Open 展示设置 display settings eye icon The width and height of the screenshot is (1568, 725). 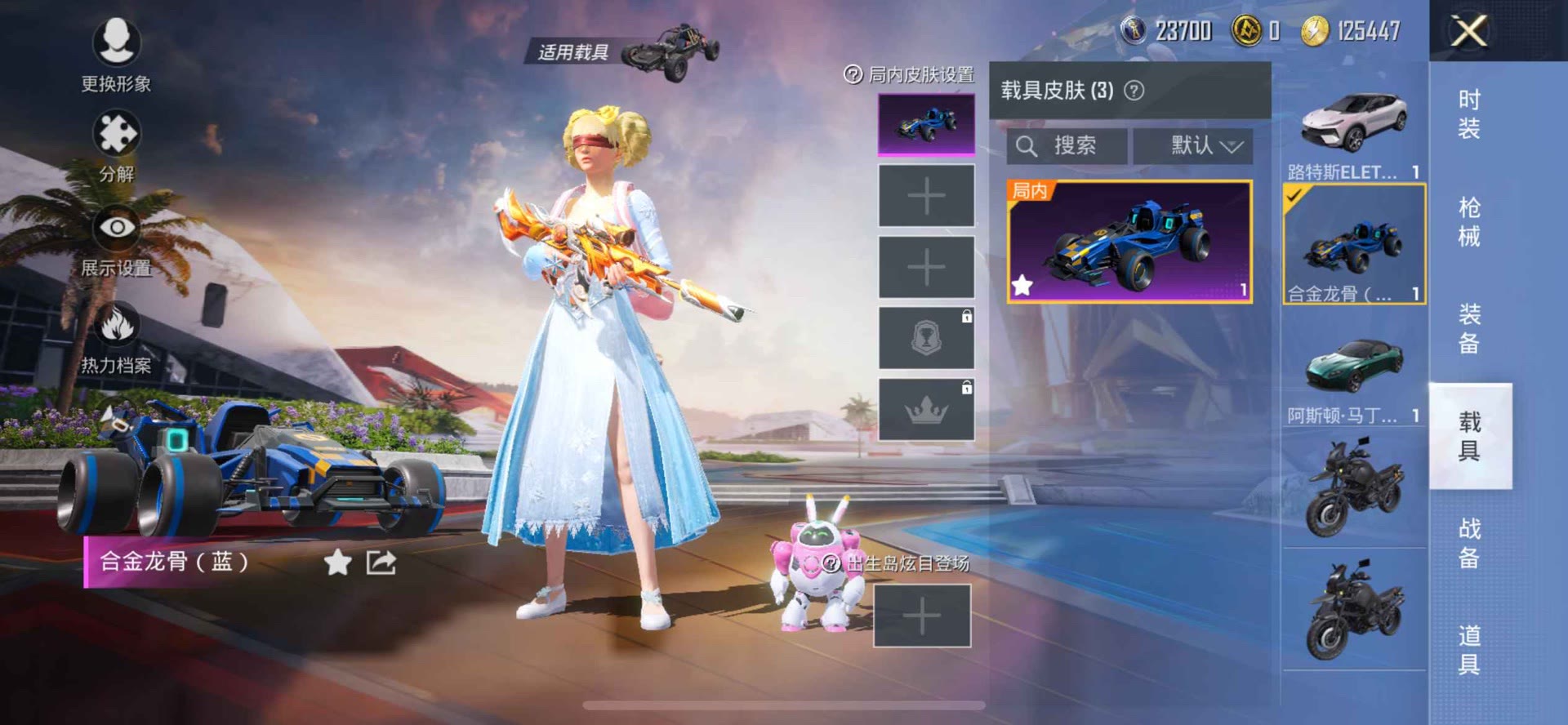[x=116, y=228]
